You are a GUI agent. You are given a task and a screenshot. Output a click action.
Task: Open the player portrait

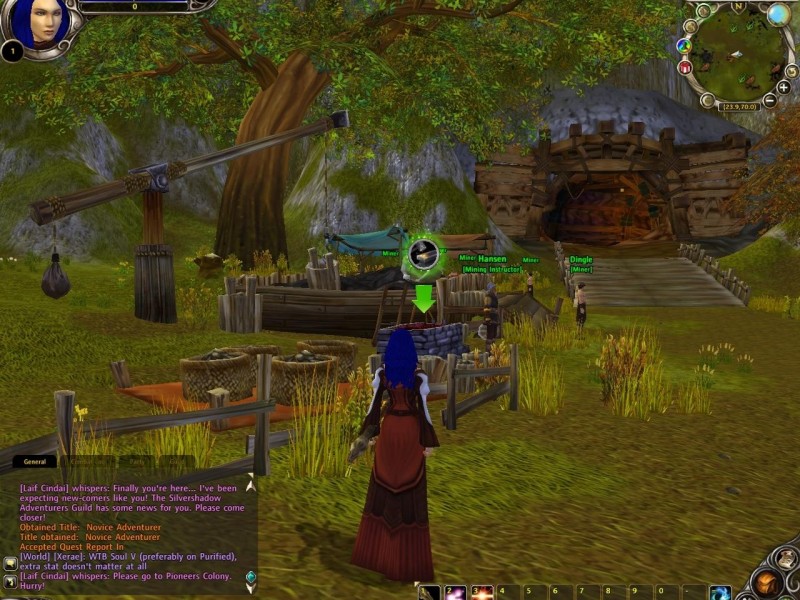tap(42, 22)
